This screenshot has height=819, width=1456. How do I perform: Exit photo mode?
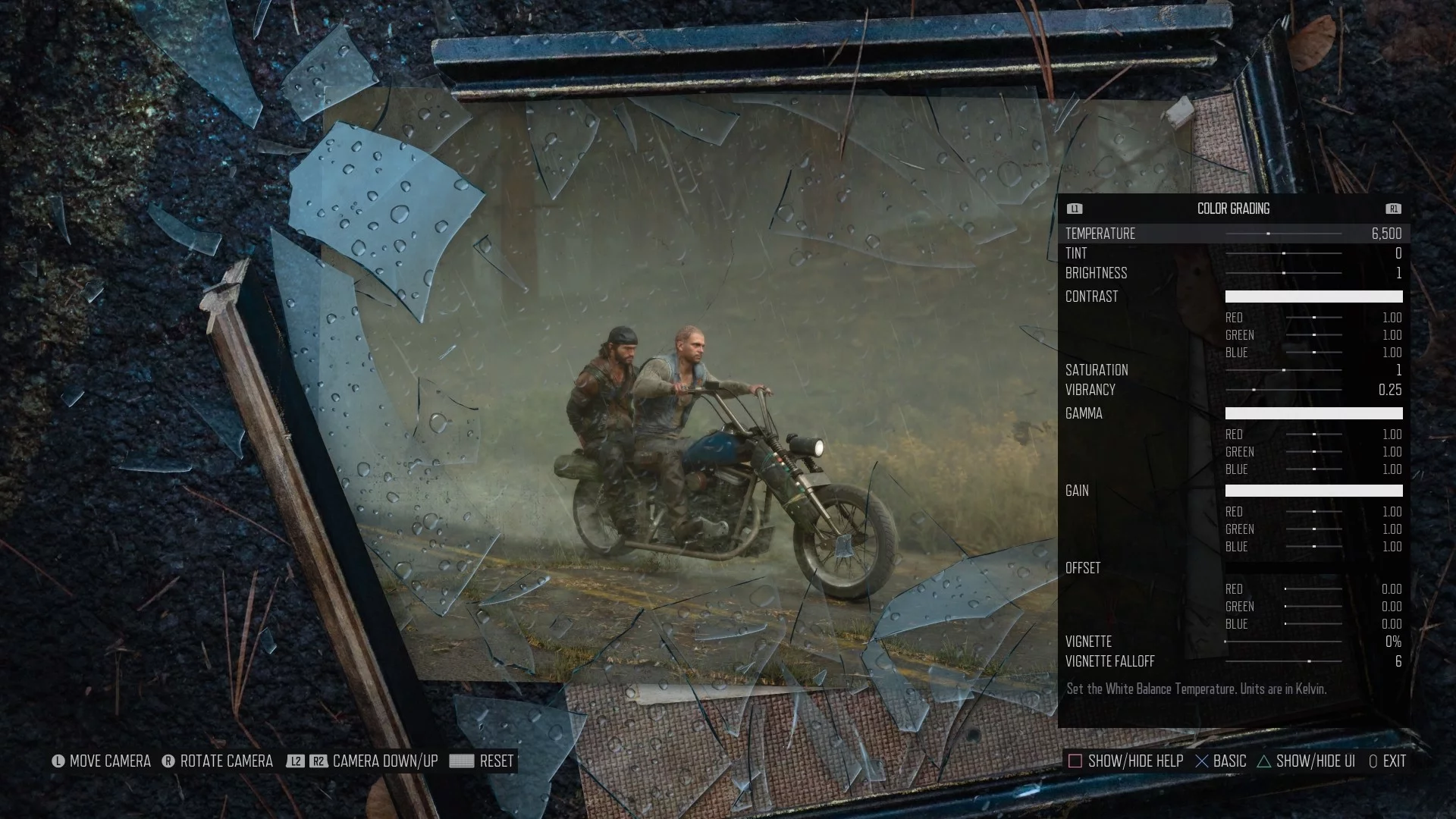pyautogui.click(x=1387, y=761)
